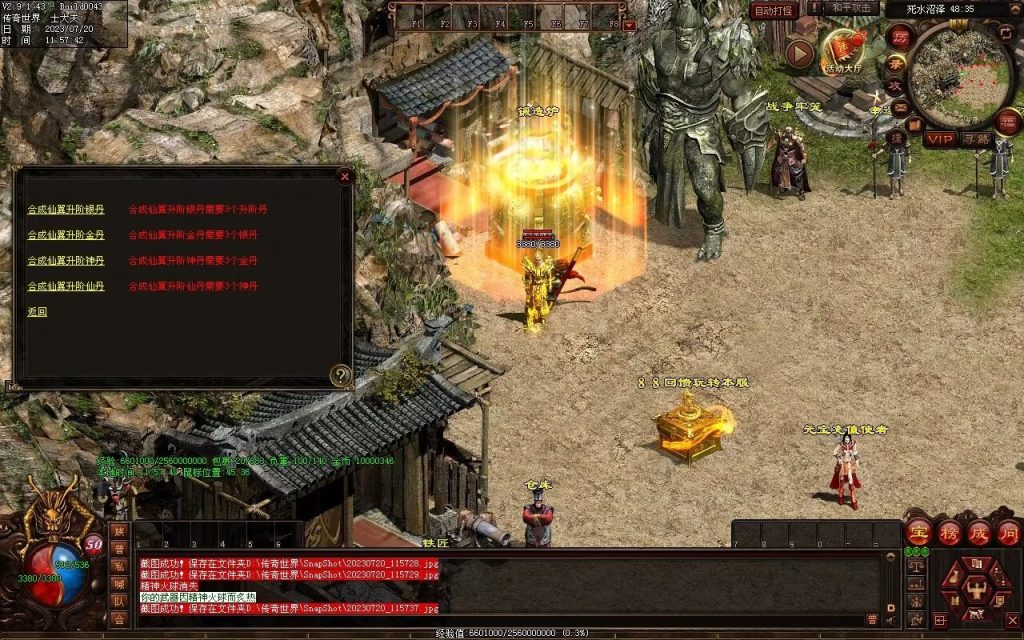The width and height of the screenshot is (1024, 640).
Task: Click the round play arrow button
Action: (799, 53)
